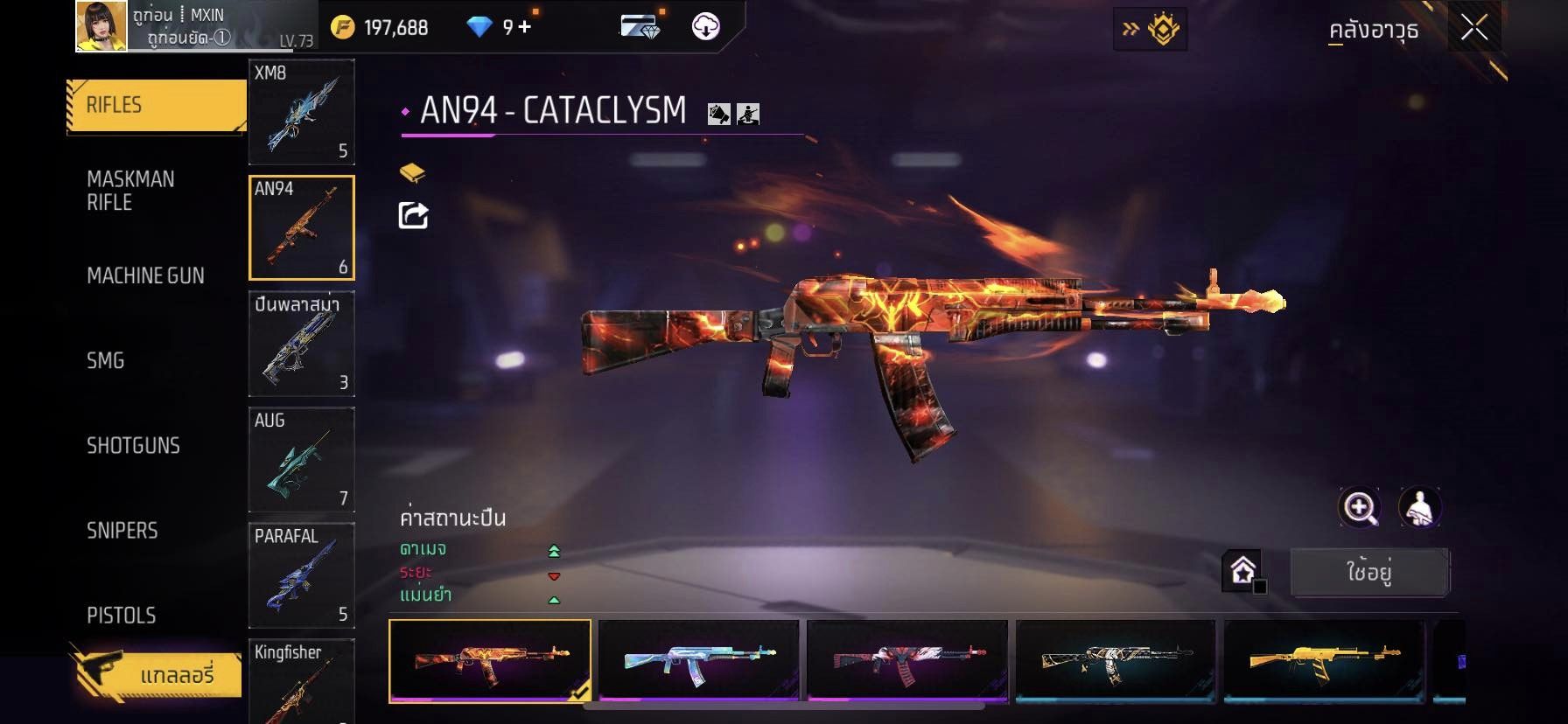The image size is (1568, 724).
Task: Close the weapon armory screen
Action: coord(1474,29)
